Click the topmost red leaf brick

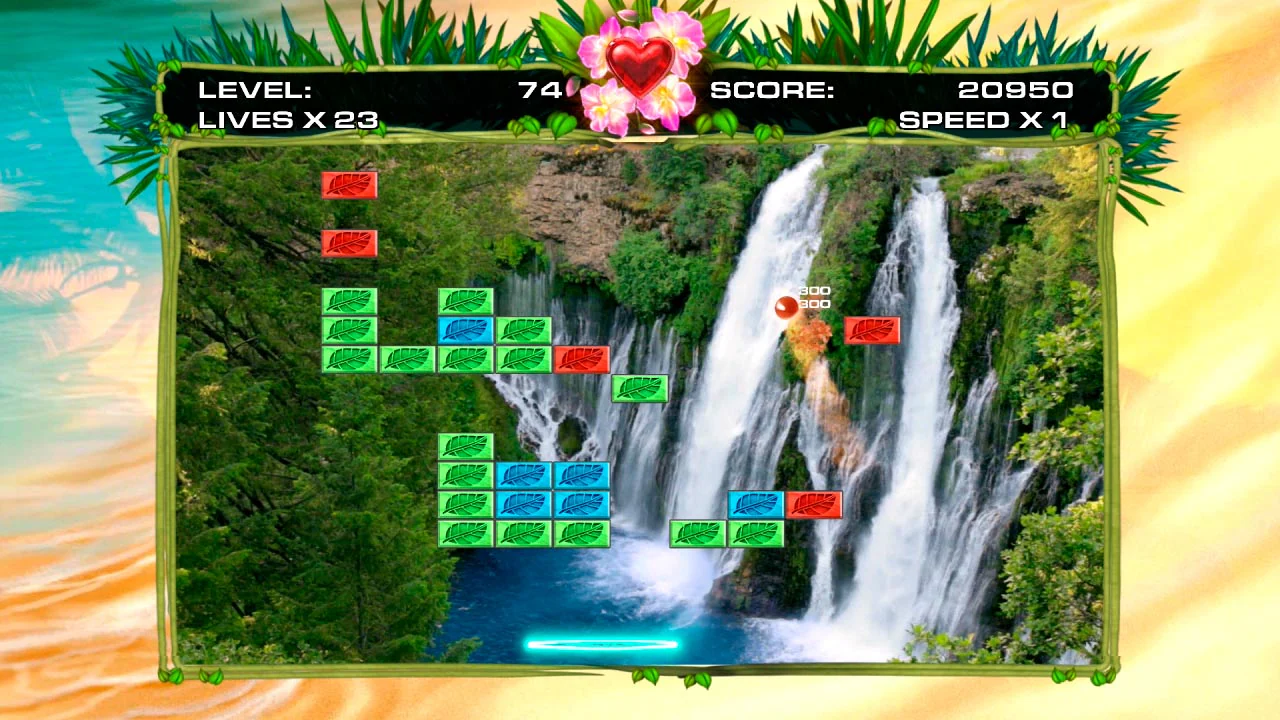349,184
